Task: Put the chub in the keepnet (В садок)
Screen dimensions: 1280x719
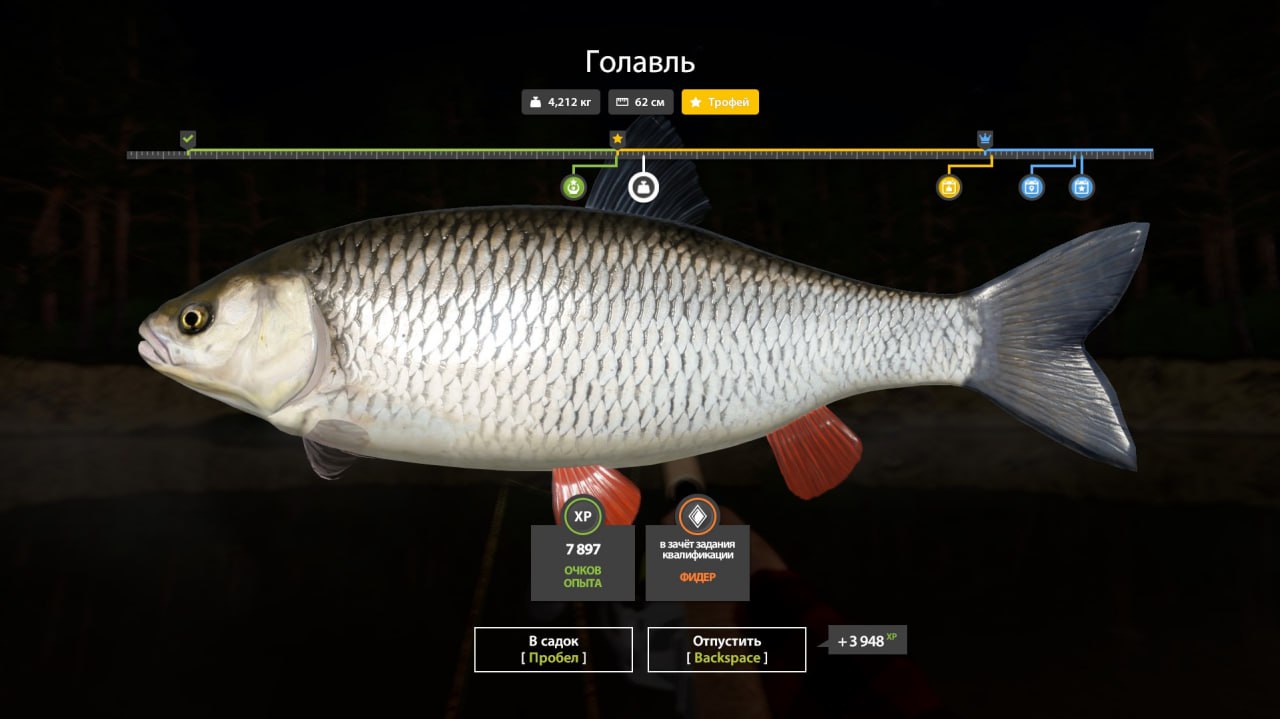Action: (553, 649)
